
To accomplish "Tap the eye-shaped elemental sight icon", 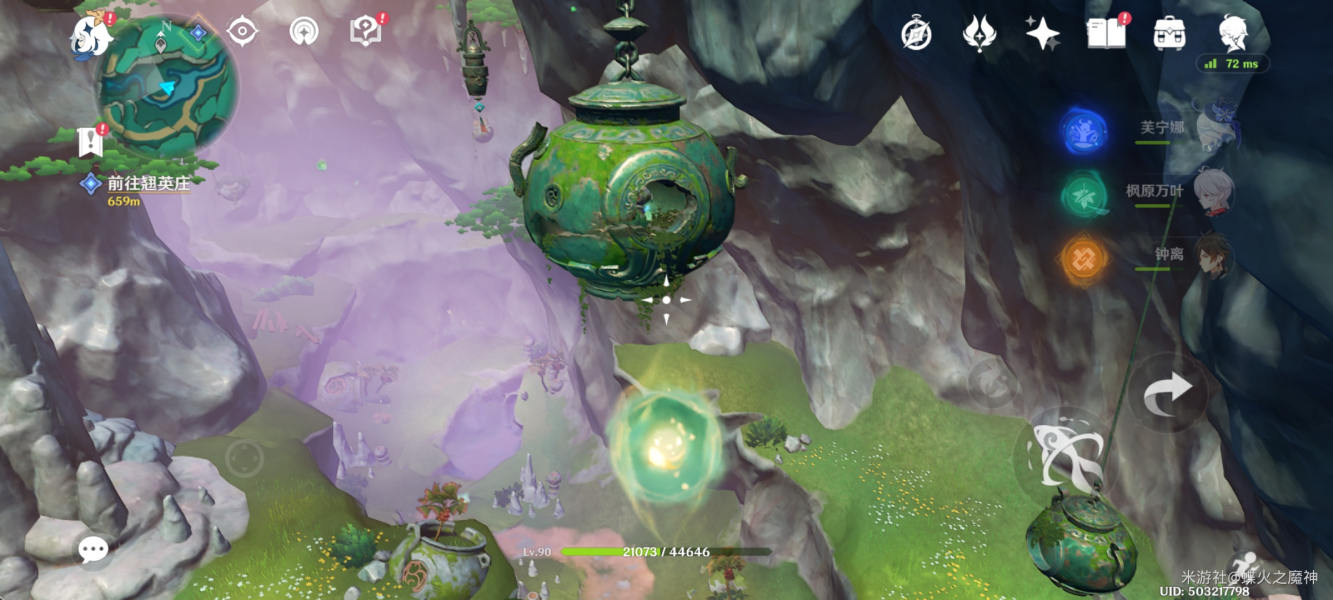I will [242, 31].
